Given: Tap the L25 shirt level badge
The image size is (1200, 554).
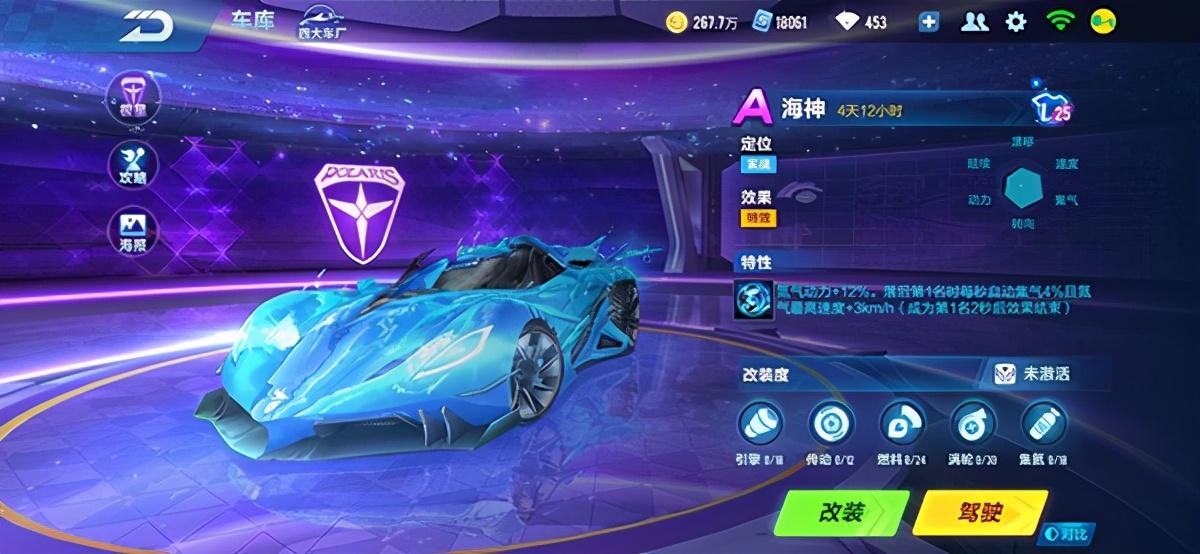Looking at the screenshot, I should point(1052,110).
